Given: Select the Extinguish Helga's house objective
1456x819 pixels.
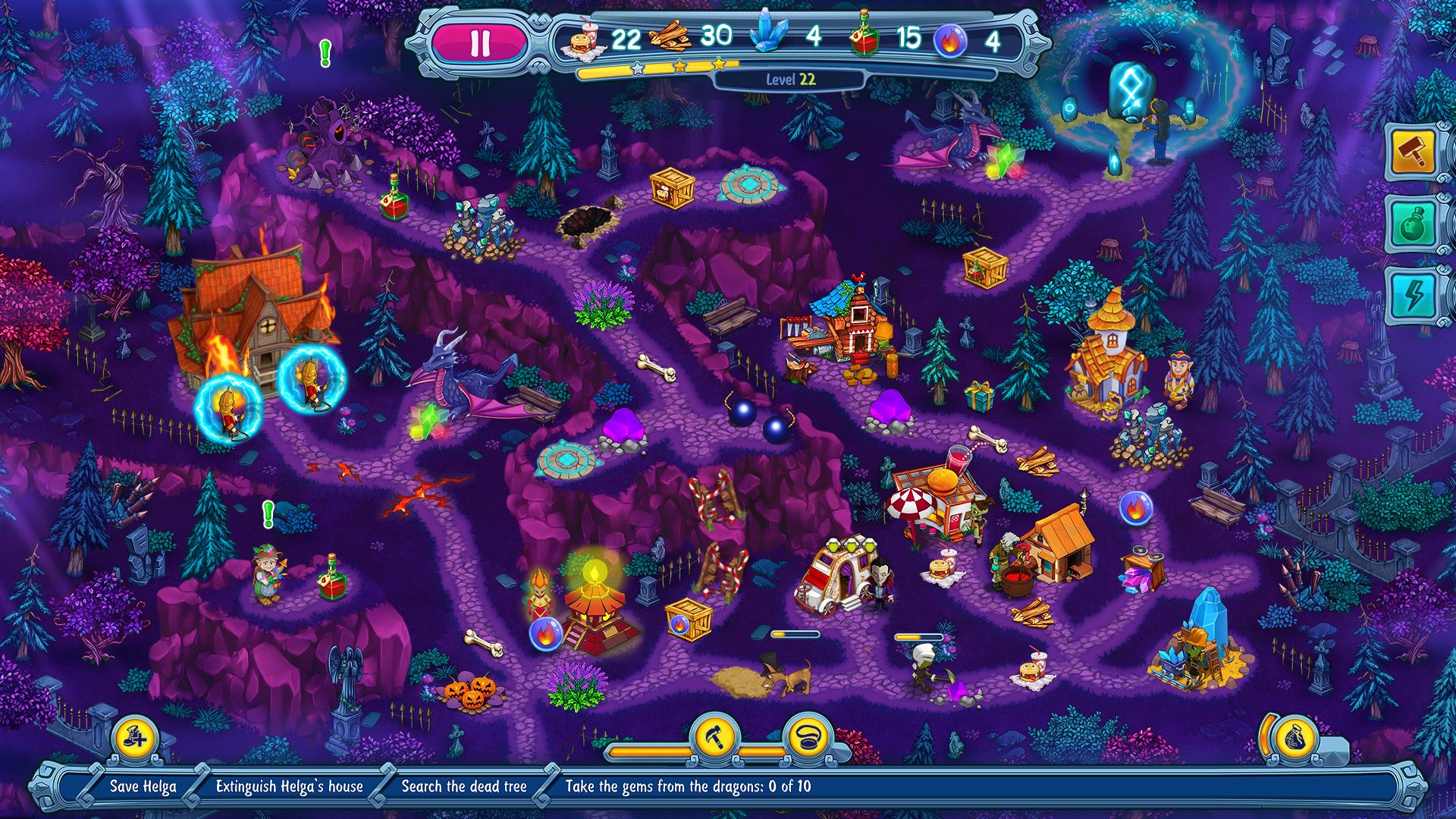Looking at the screenshot, I should pyautogui.click(x=289, y=786).
